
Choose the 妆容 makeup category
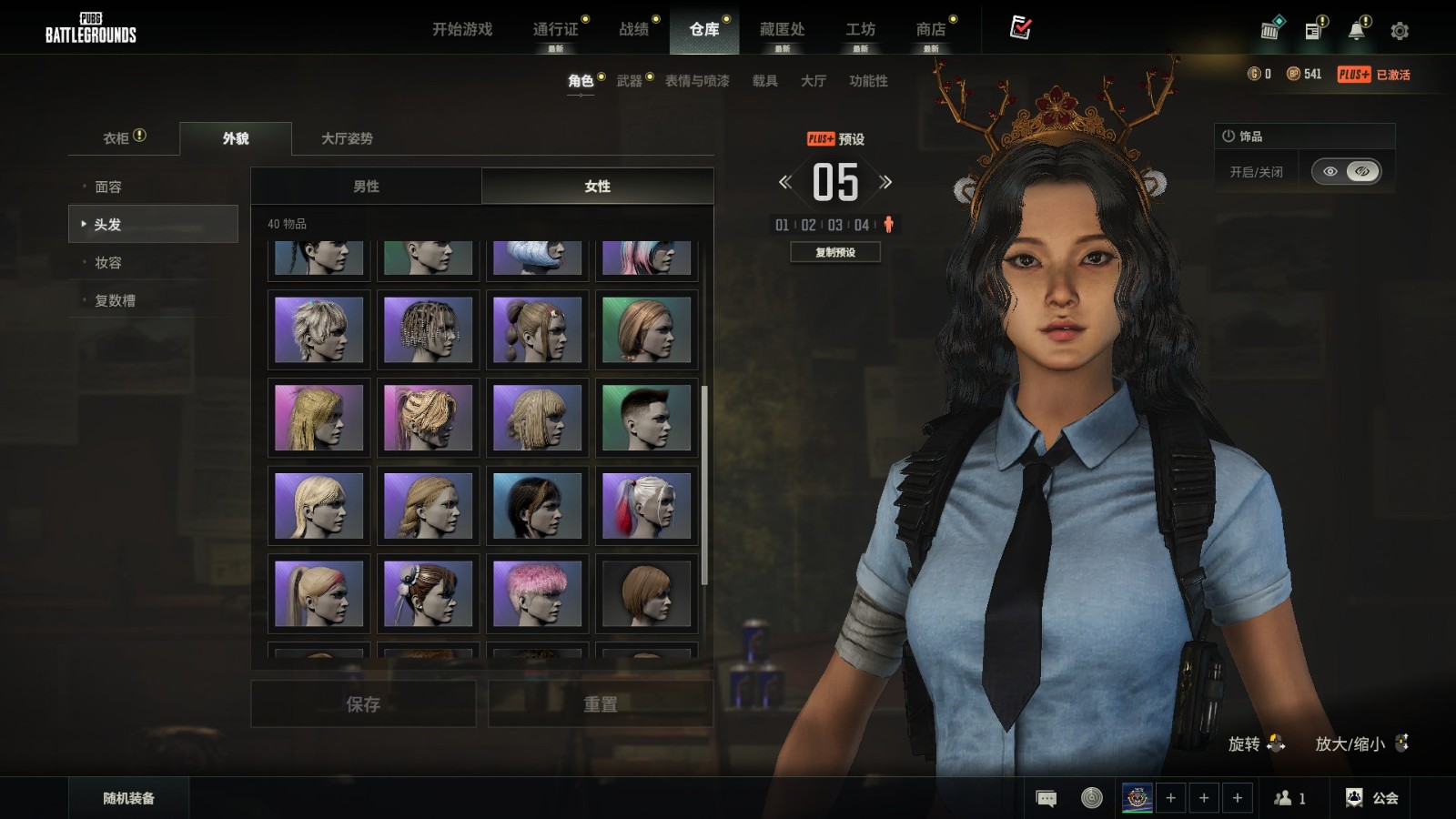click(108, 262)
